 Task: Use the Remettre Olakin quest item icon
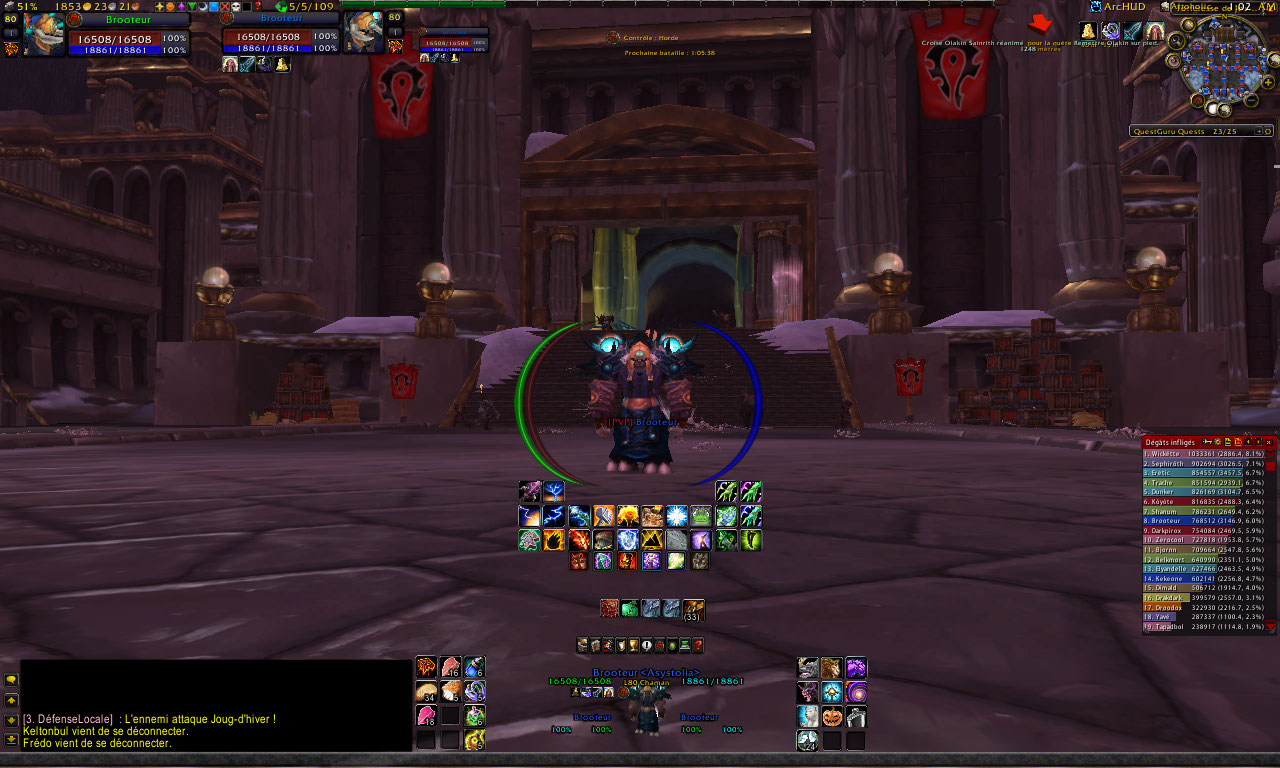[1087, 30]
